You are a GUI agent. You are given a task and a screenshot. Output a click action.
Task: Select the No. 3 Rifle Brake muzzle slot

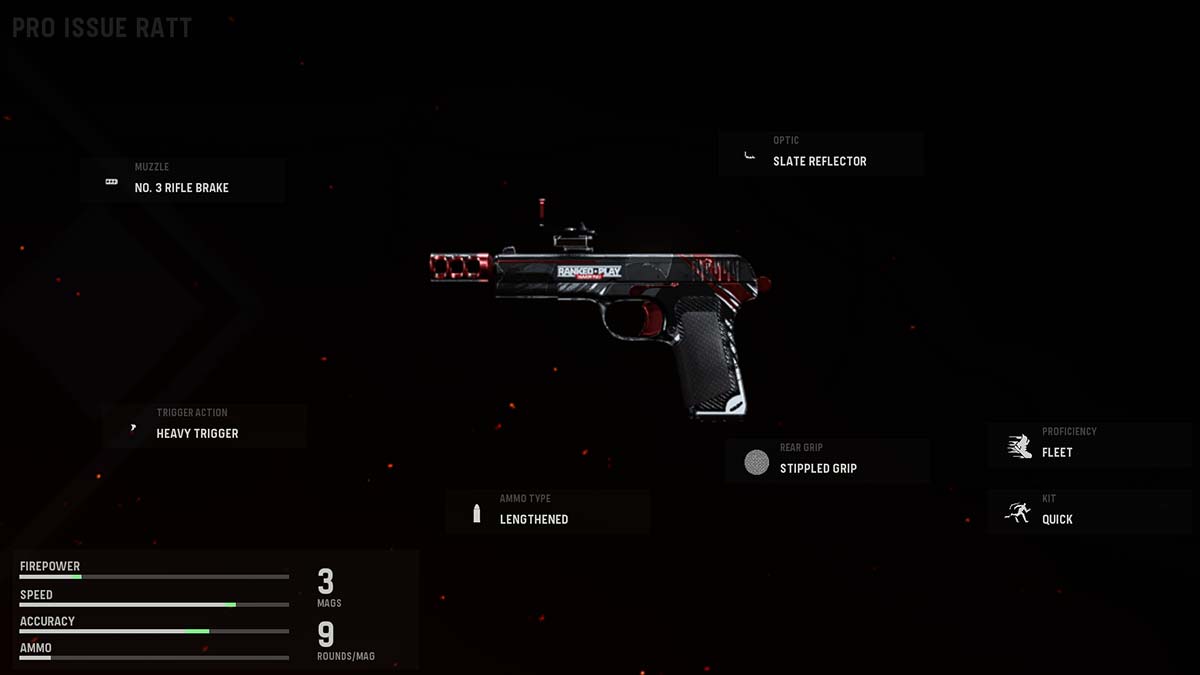point(182,181)
